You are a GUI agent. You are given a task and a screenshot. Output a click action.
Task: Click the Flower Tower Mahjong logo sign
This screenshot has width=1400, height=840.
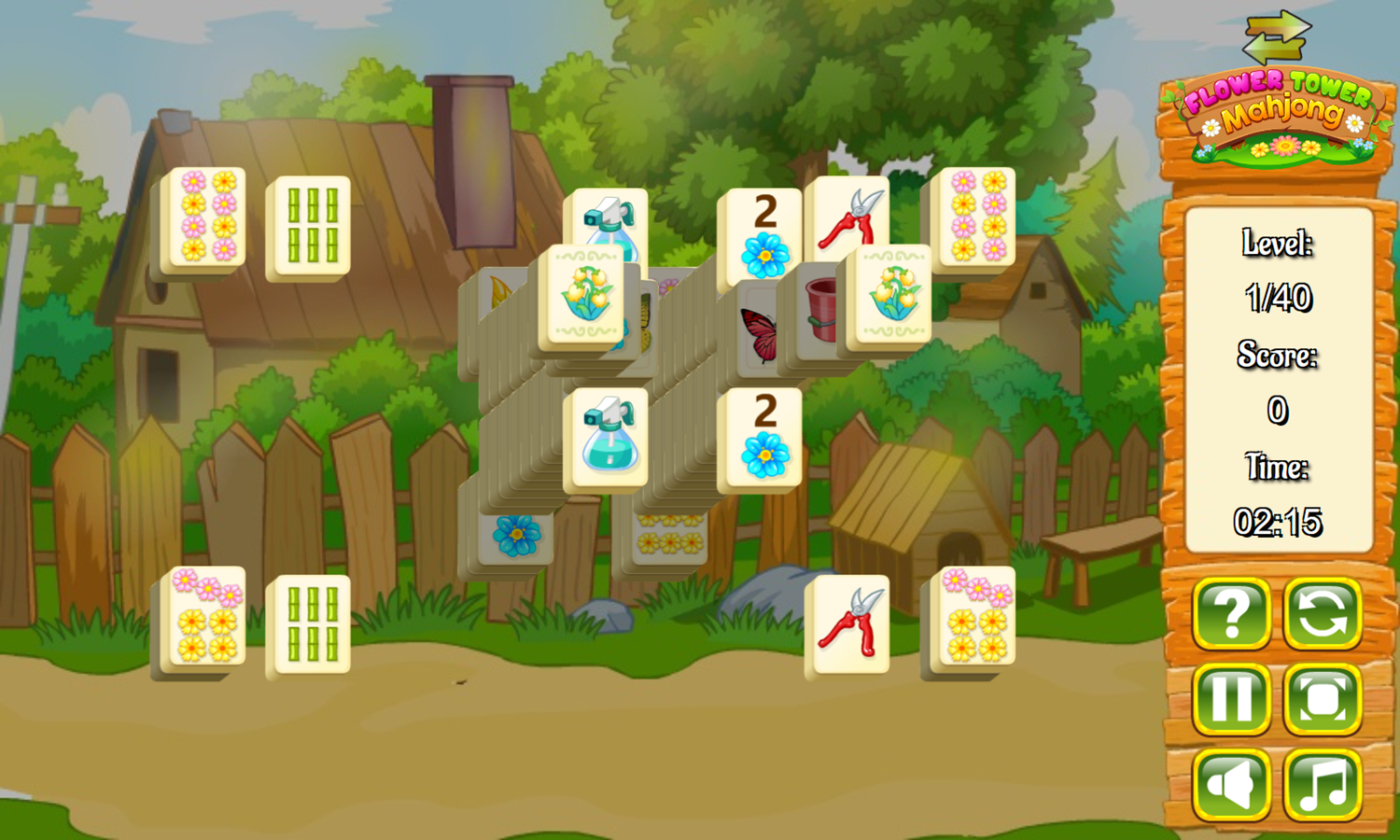coord(1277,107)
